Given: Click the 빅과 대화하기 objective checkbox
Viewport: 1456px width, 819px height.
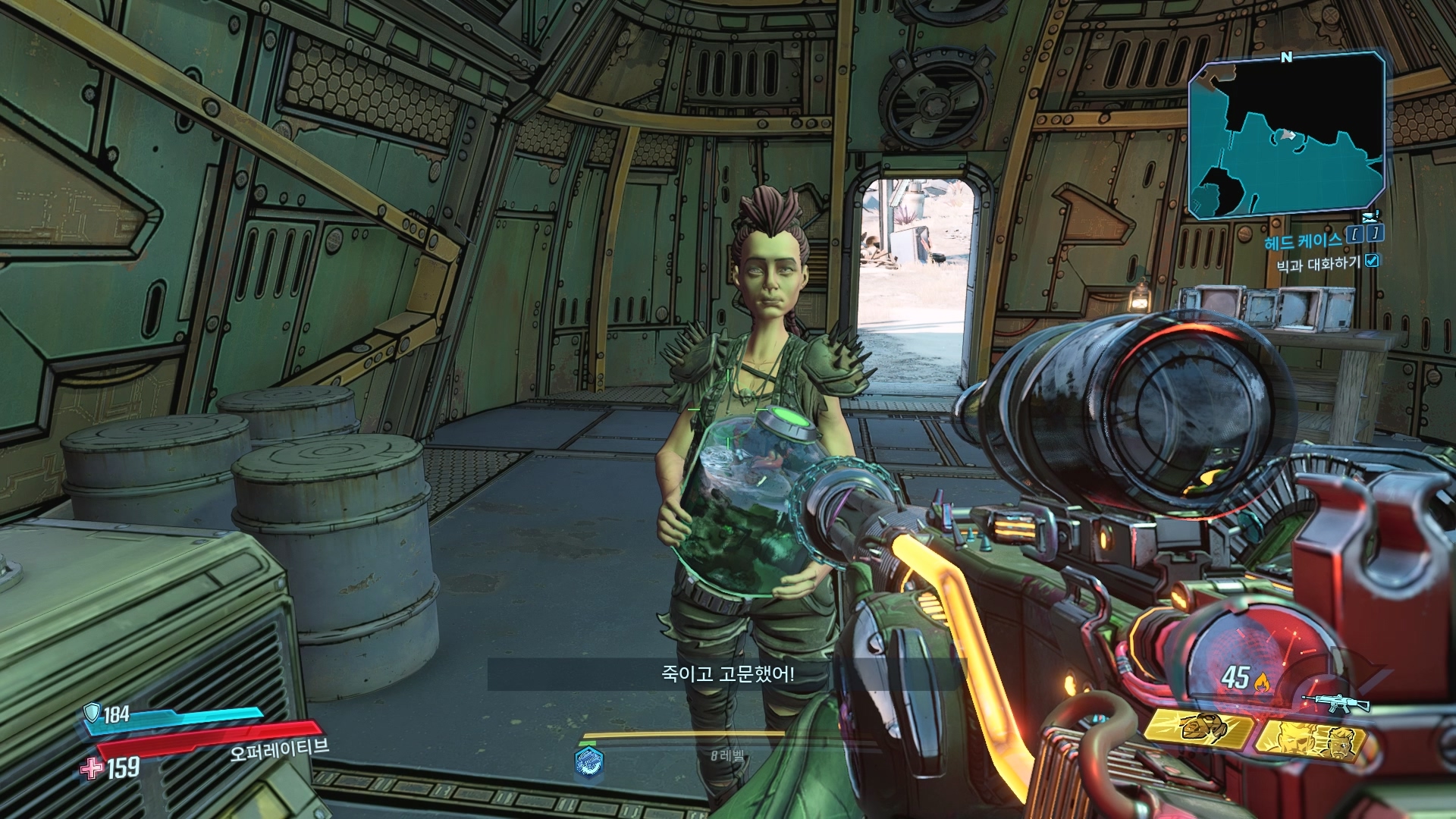Looking at the screenshot, I should tap(1372, 261).
